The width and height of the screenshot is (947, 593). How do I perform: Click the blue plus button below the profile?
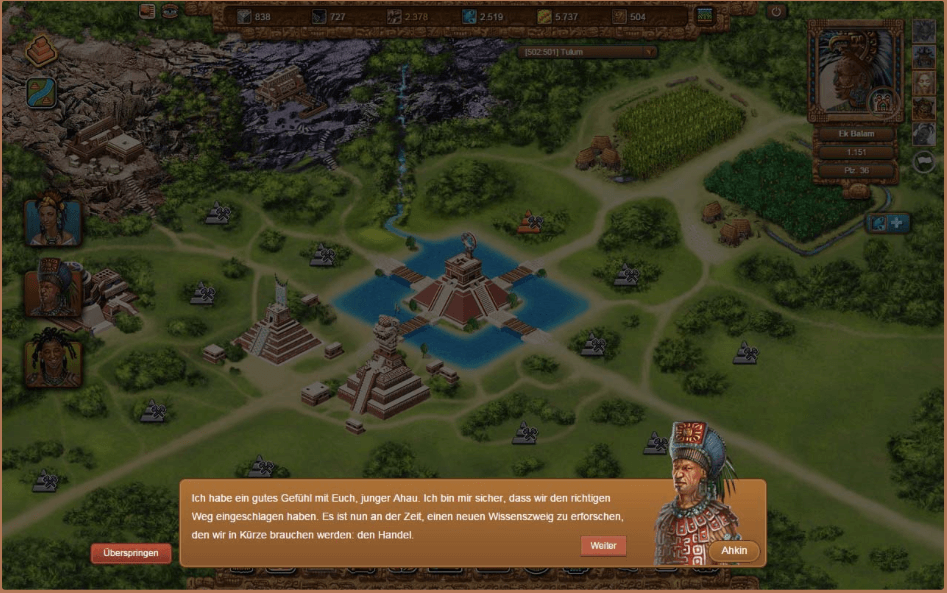pos(898,223)
